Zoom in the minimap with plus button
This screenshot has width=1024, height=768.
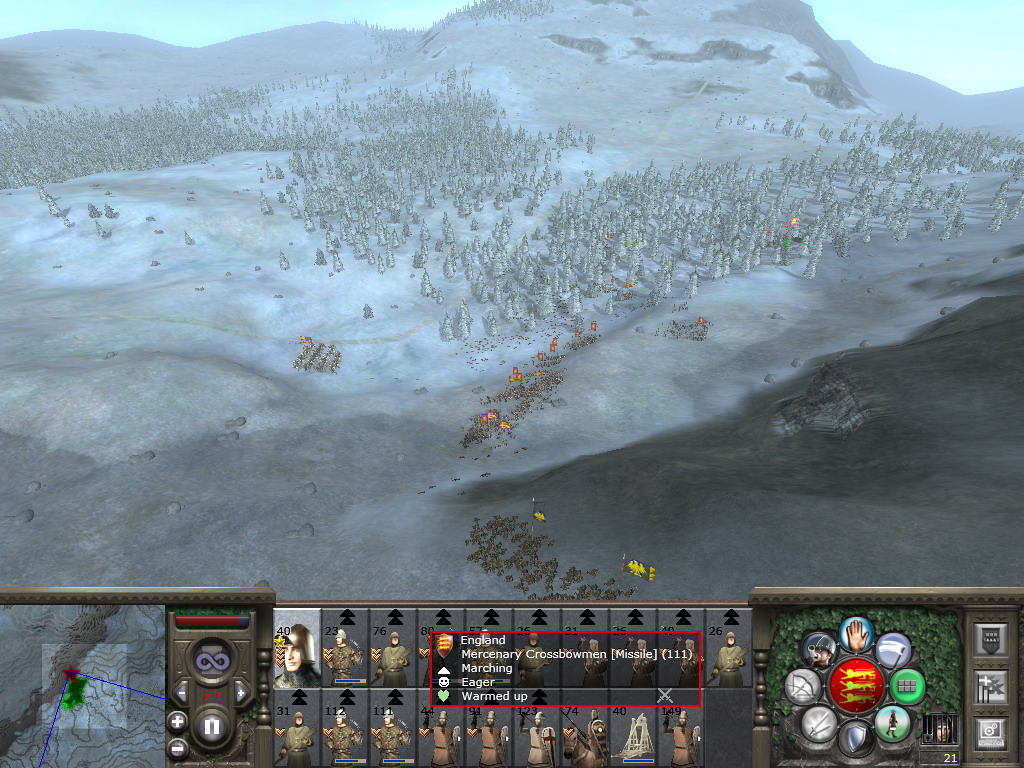(x=177, y=720)
